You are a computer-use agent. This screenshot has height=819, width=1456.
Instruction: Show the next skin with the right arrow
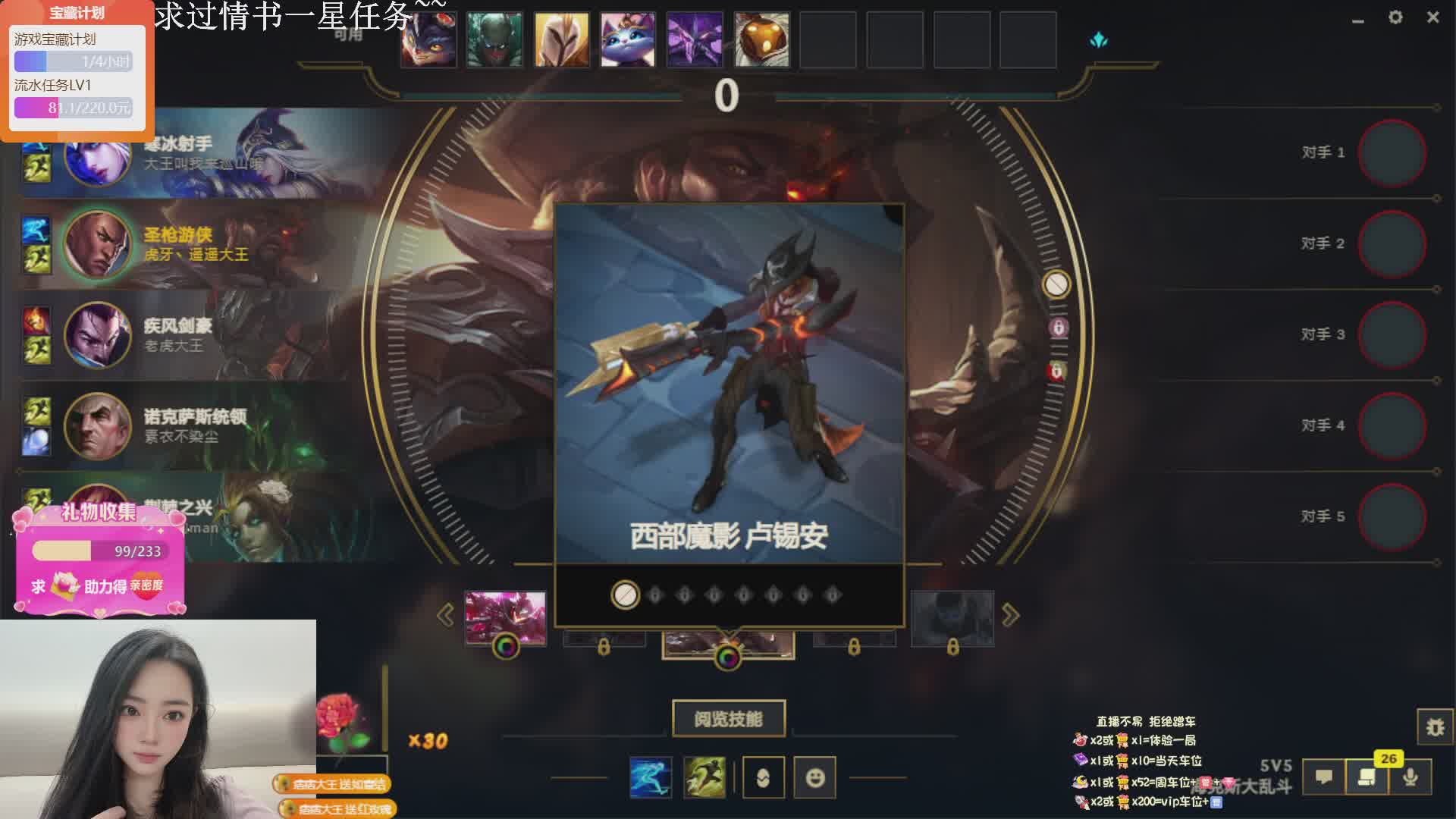click(1010, 615)
